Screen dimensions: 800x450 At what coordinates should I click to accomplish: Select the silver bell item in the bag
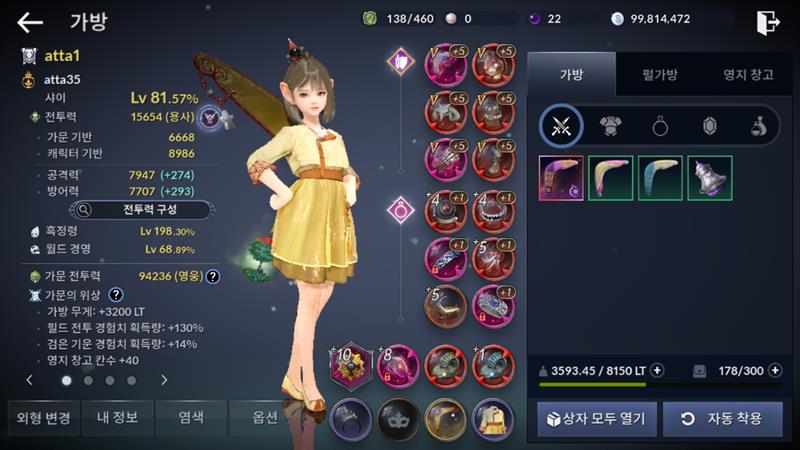click(x=709, y=178)
